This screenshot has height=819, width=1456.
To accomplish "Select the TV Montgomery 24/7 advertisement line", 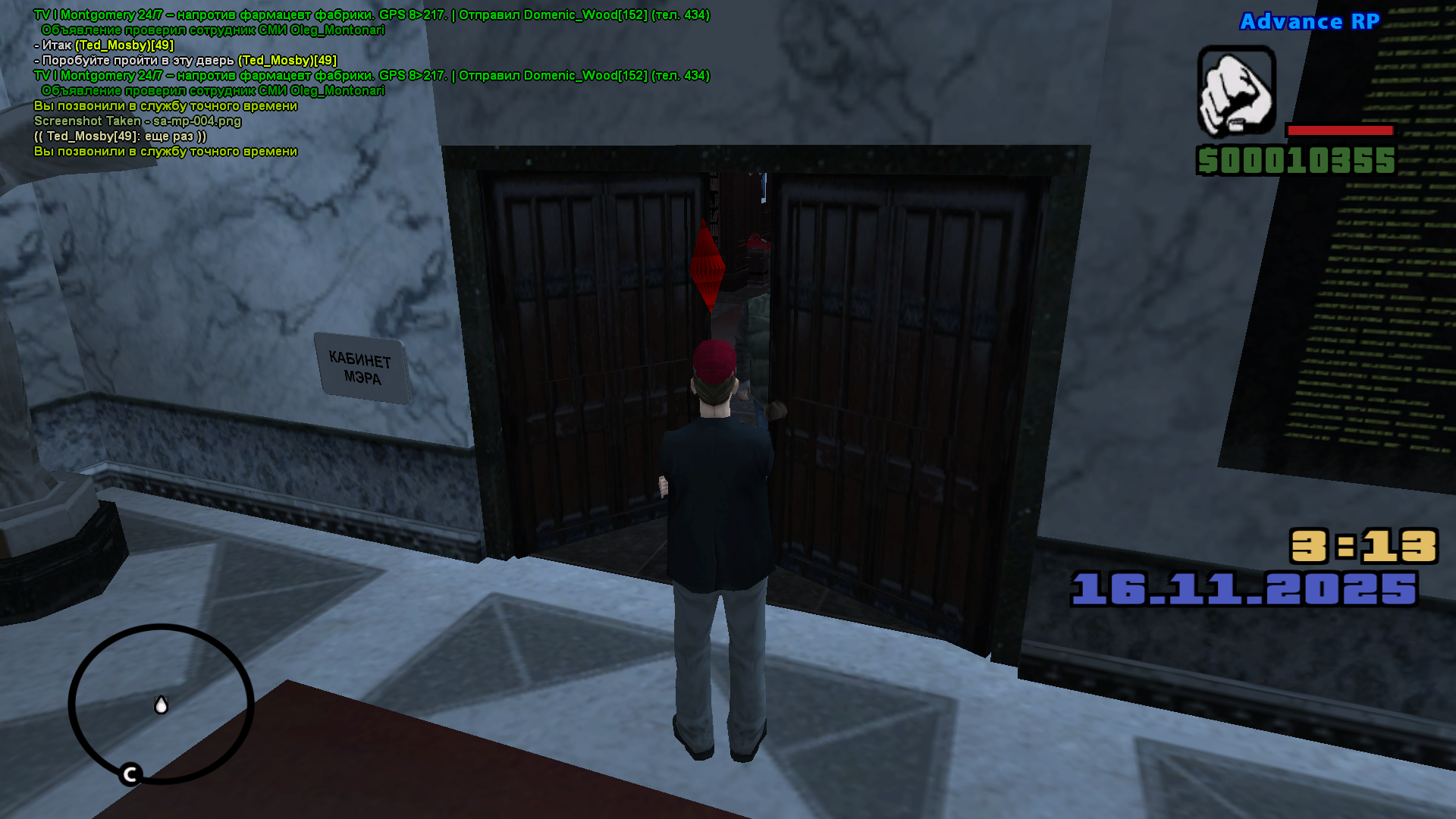I will click(x=227, y=12).
